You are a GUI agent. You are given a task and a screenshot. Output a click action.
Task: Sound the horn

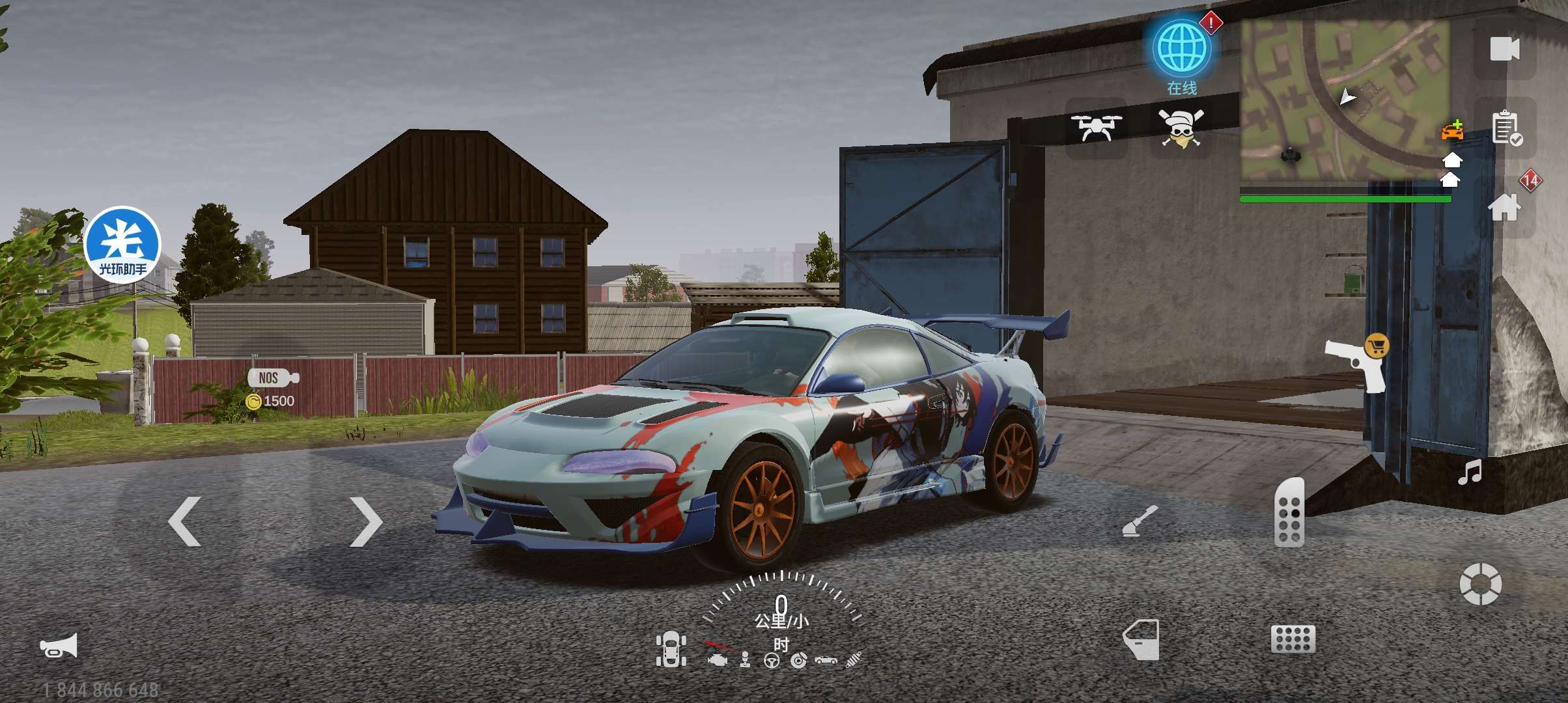point(59,646)
